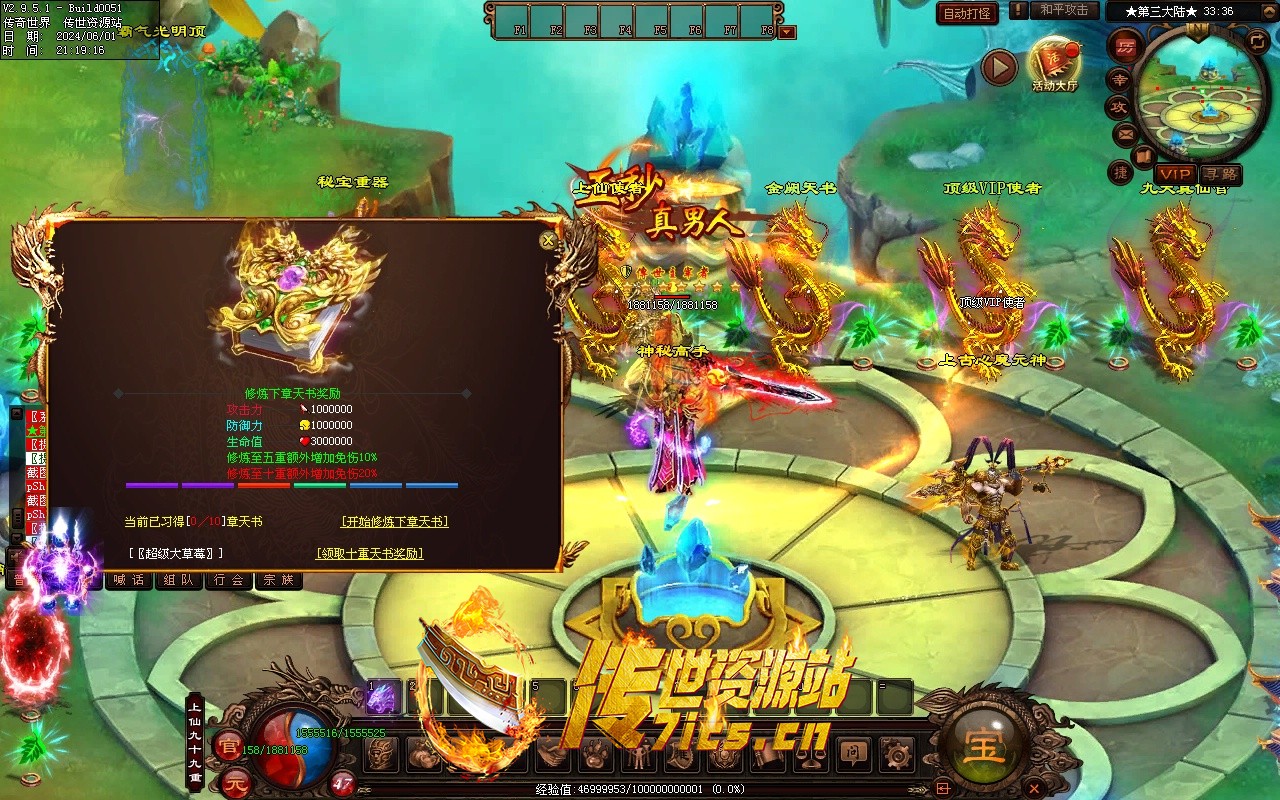Use the purple skill in hotbar slot 1
1280x800 pixels.
pos(382,699)
